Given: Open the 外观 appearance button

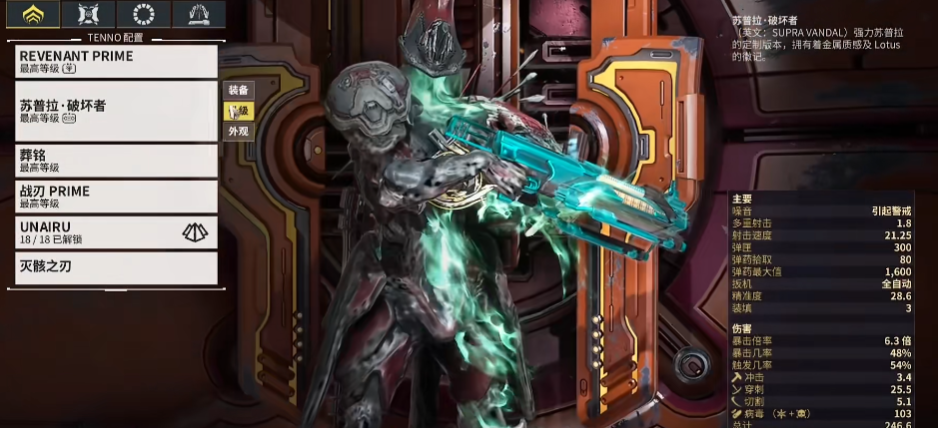Looking at the screenshot, I should [x=238, y=131].
